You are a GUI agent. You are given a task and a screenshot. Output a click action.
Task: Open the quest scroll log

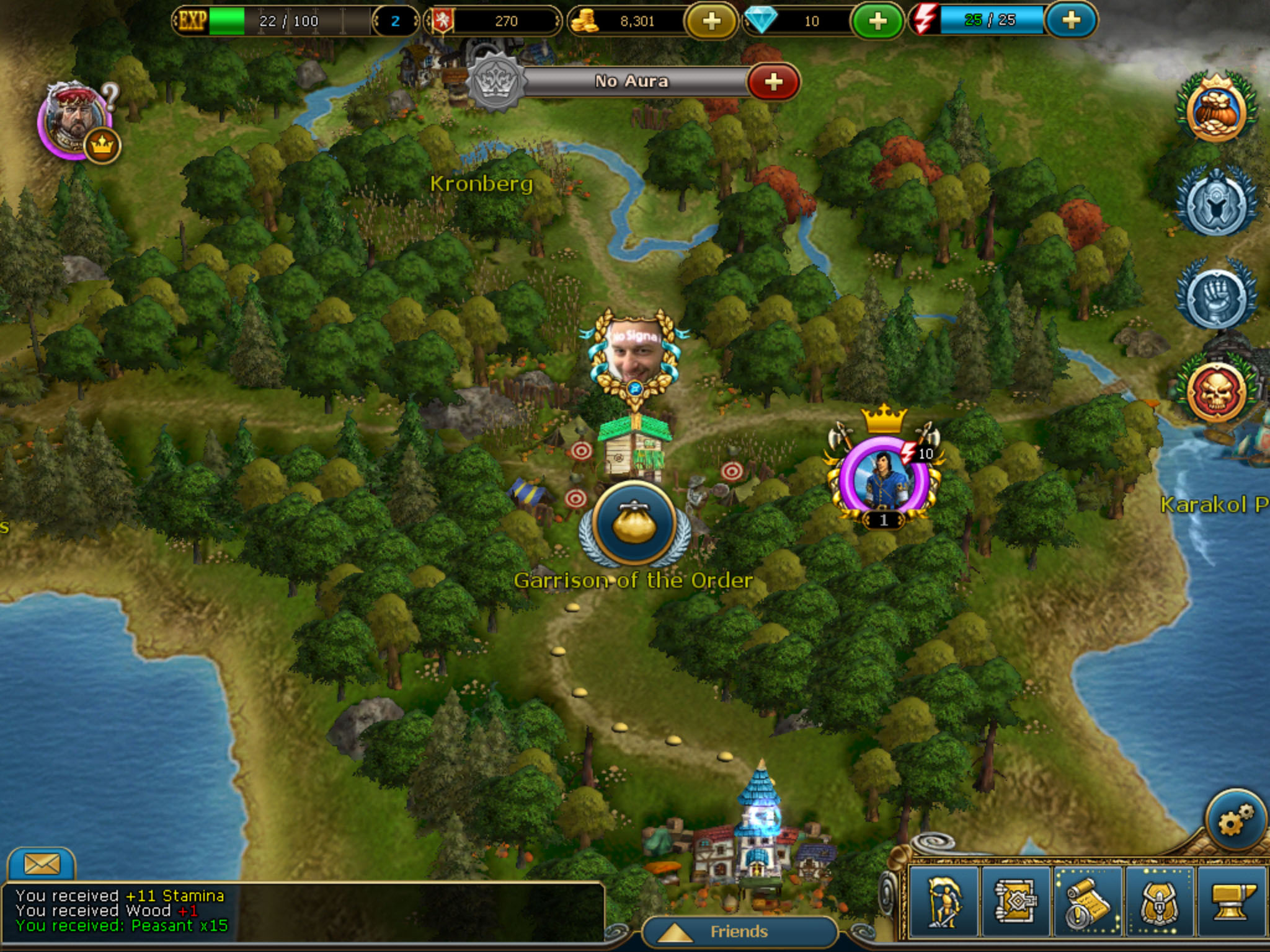click(x=1087, y=902)
